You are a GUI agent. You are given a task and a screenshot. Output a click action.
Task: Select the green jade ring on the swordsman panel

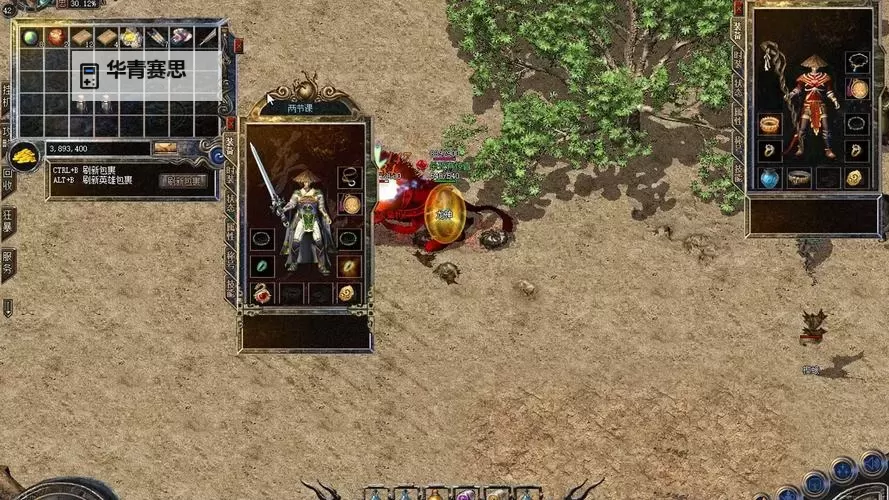point(263,267)
